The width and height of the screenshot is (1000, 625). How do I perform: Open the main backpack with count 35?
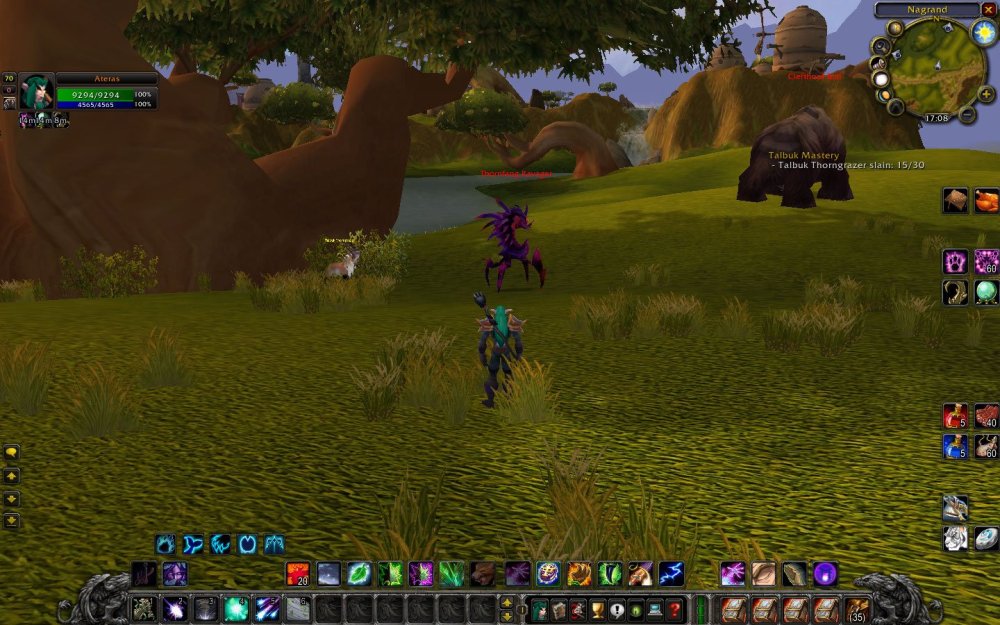point(857,609)
